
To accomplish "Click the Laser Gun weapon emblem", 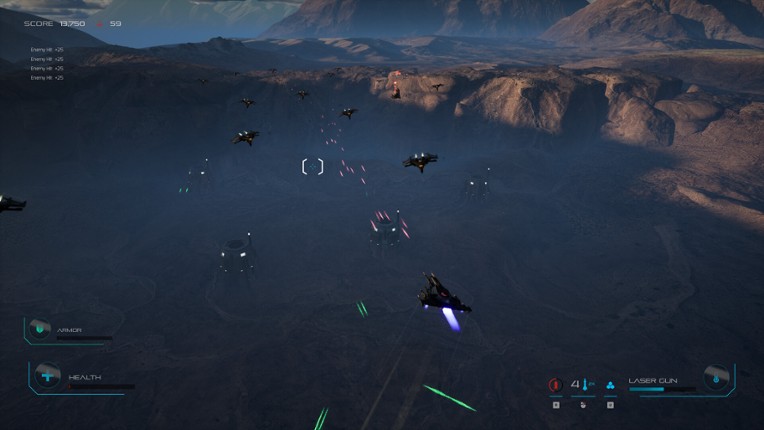I will [716, 377].
